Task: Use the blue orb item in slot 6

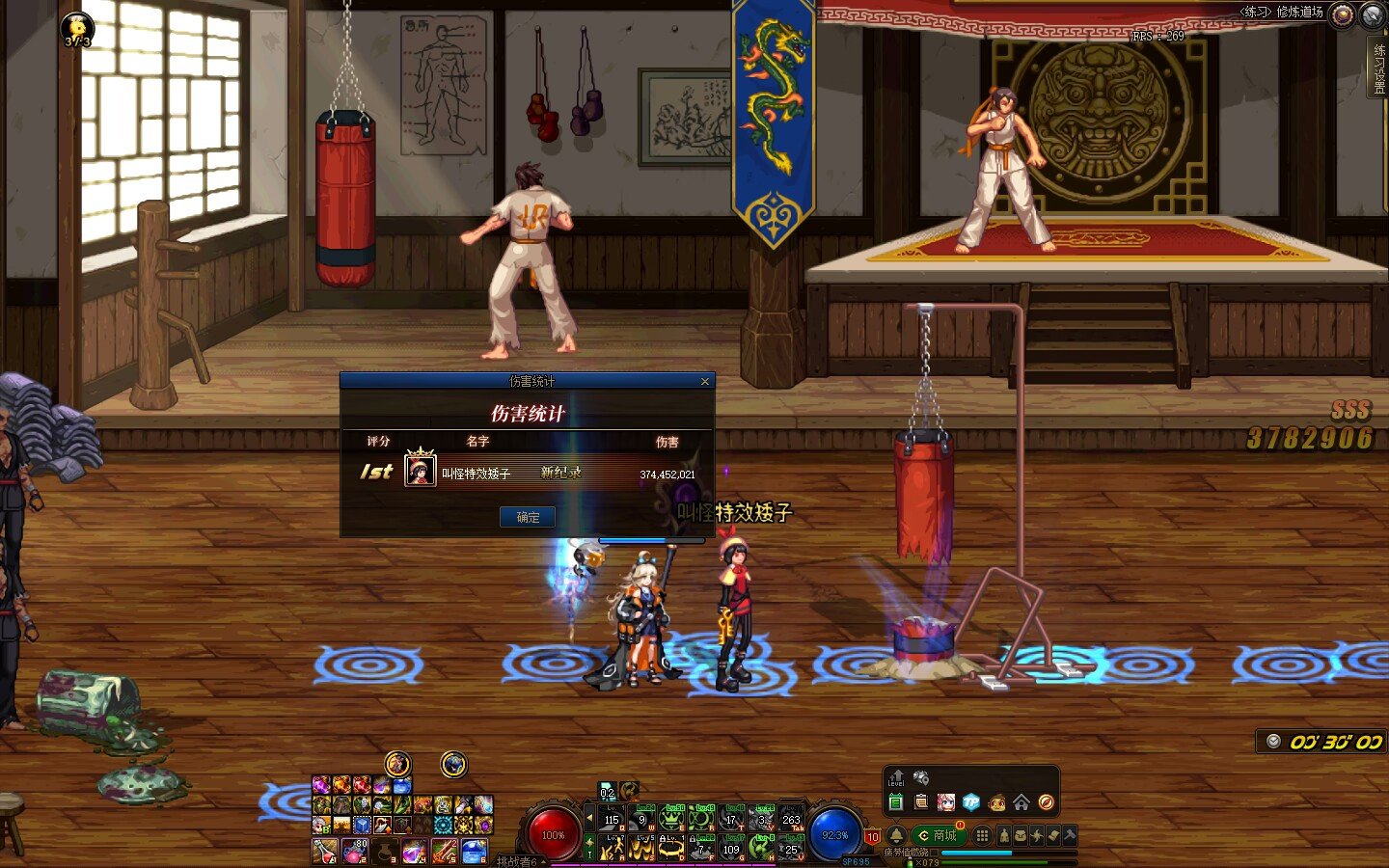Action: pyautogui.click(x=475, y=852)
